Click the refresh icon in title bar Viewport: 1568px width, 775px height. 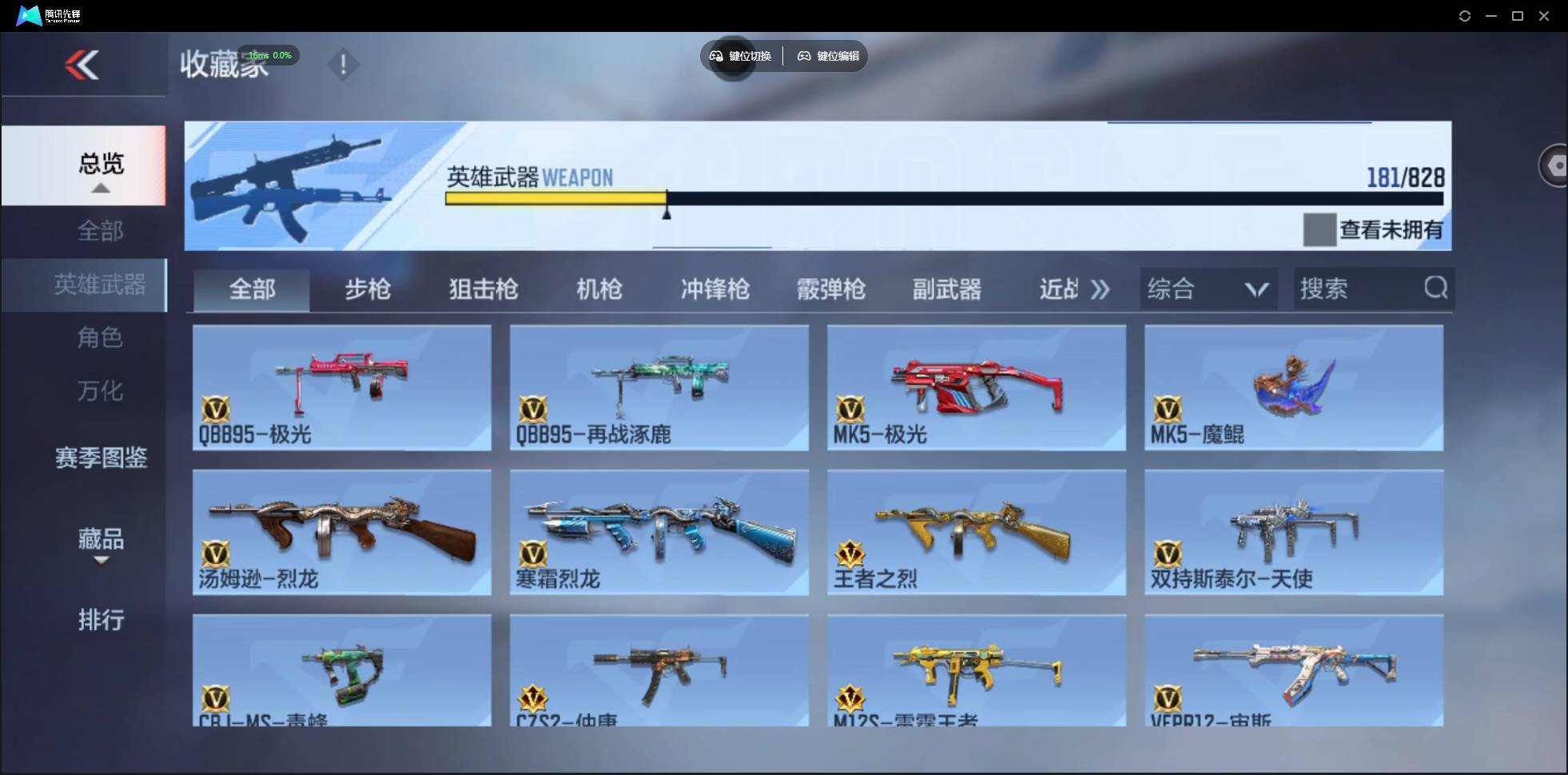point(1466,15)
